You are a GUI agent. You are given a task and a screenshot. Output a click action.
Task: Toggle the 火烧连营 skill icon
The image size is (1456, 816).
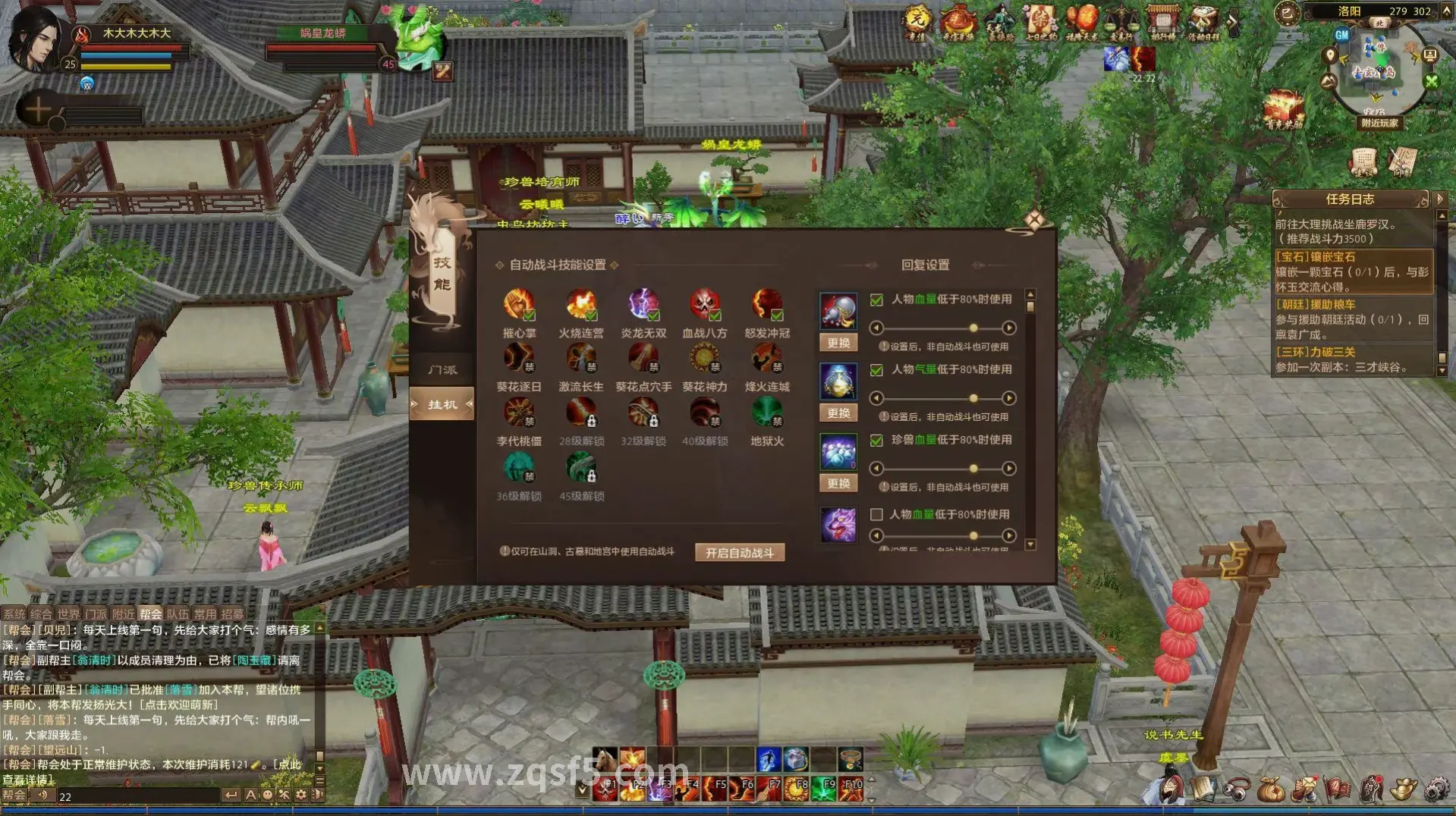coord(581,304)
